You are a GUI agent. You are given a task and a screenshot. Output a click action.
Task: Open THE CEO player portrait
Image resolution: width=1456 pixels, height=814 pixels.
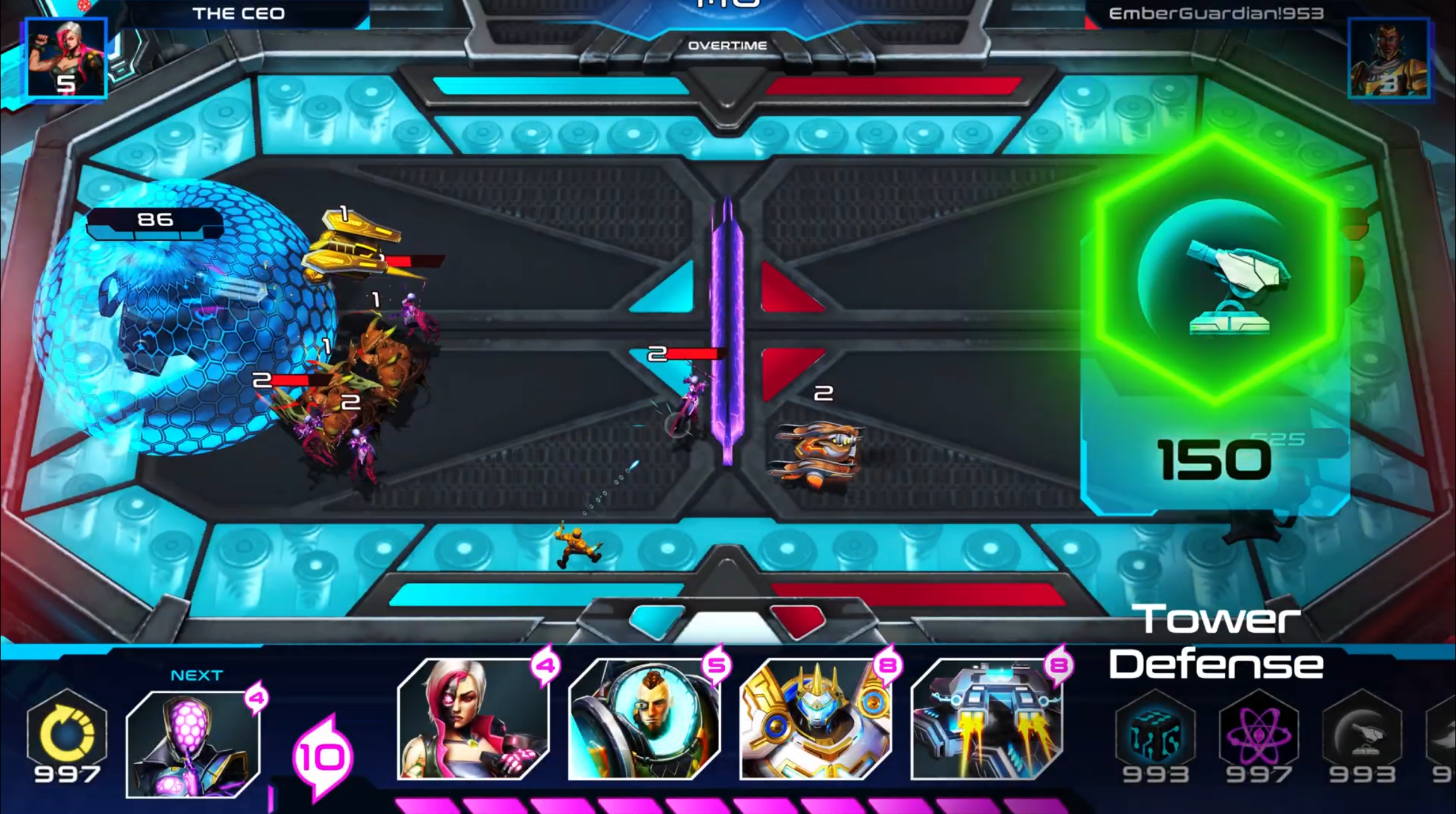coord(66,58)
